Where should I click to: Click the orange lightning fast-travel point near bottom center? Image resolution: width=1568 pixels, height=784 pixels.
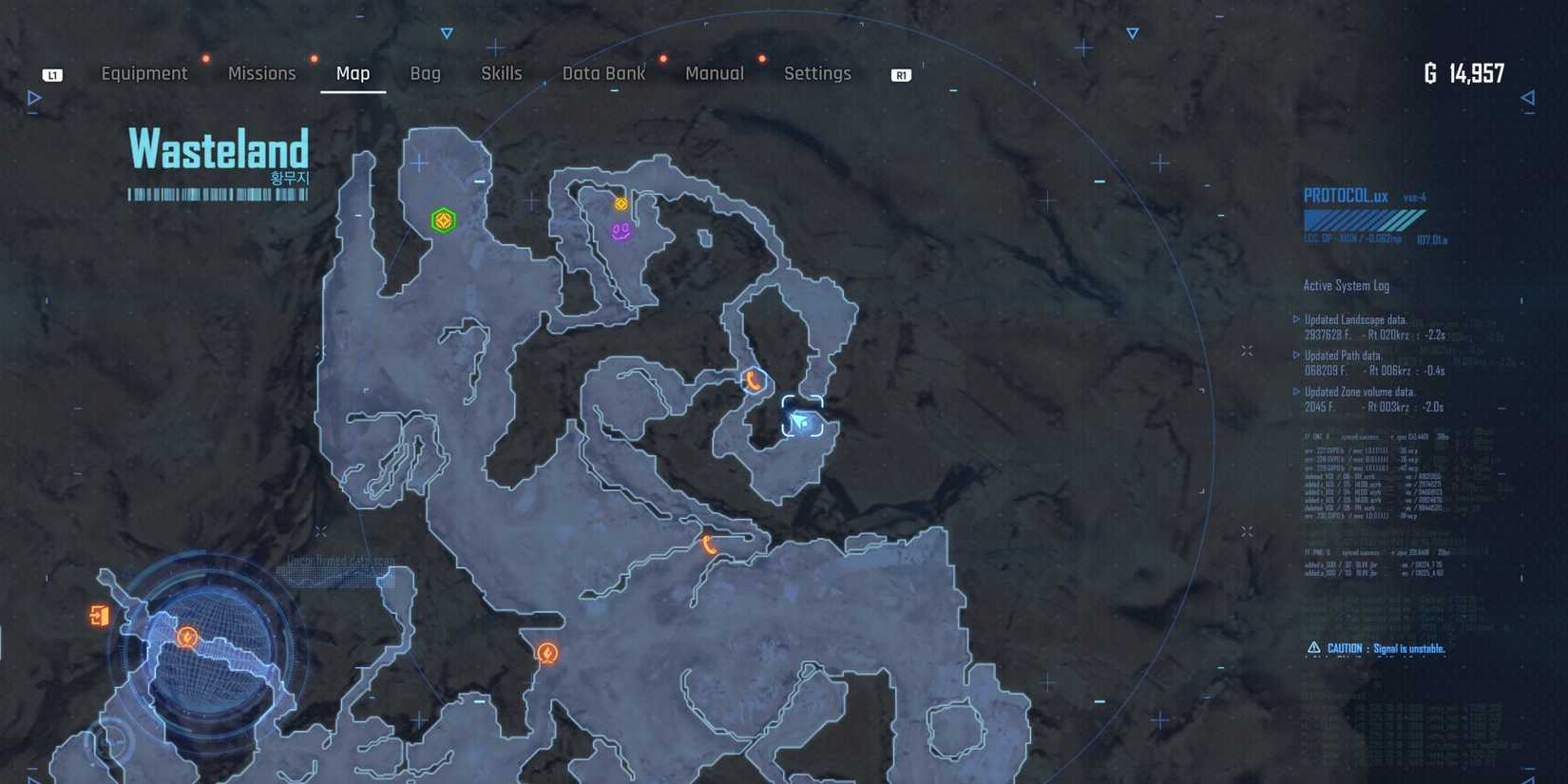[x=547, y=653]
